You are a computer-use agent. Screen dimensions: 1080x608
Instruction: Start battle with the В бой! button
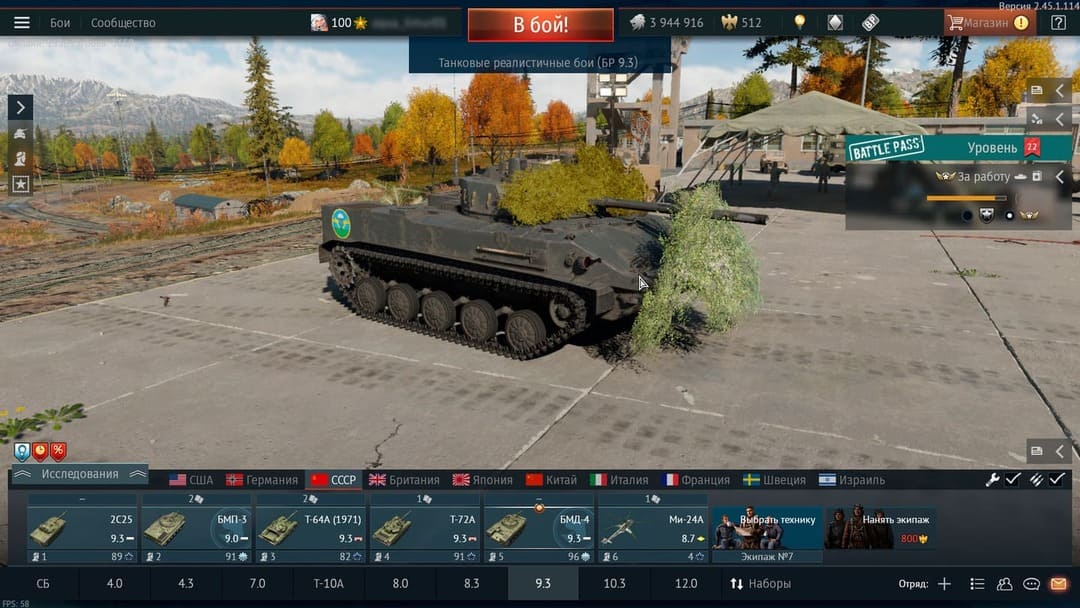pos(540,24)
